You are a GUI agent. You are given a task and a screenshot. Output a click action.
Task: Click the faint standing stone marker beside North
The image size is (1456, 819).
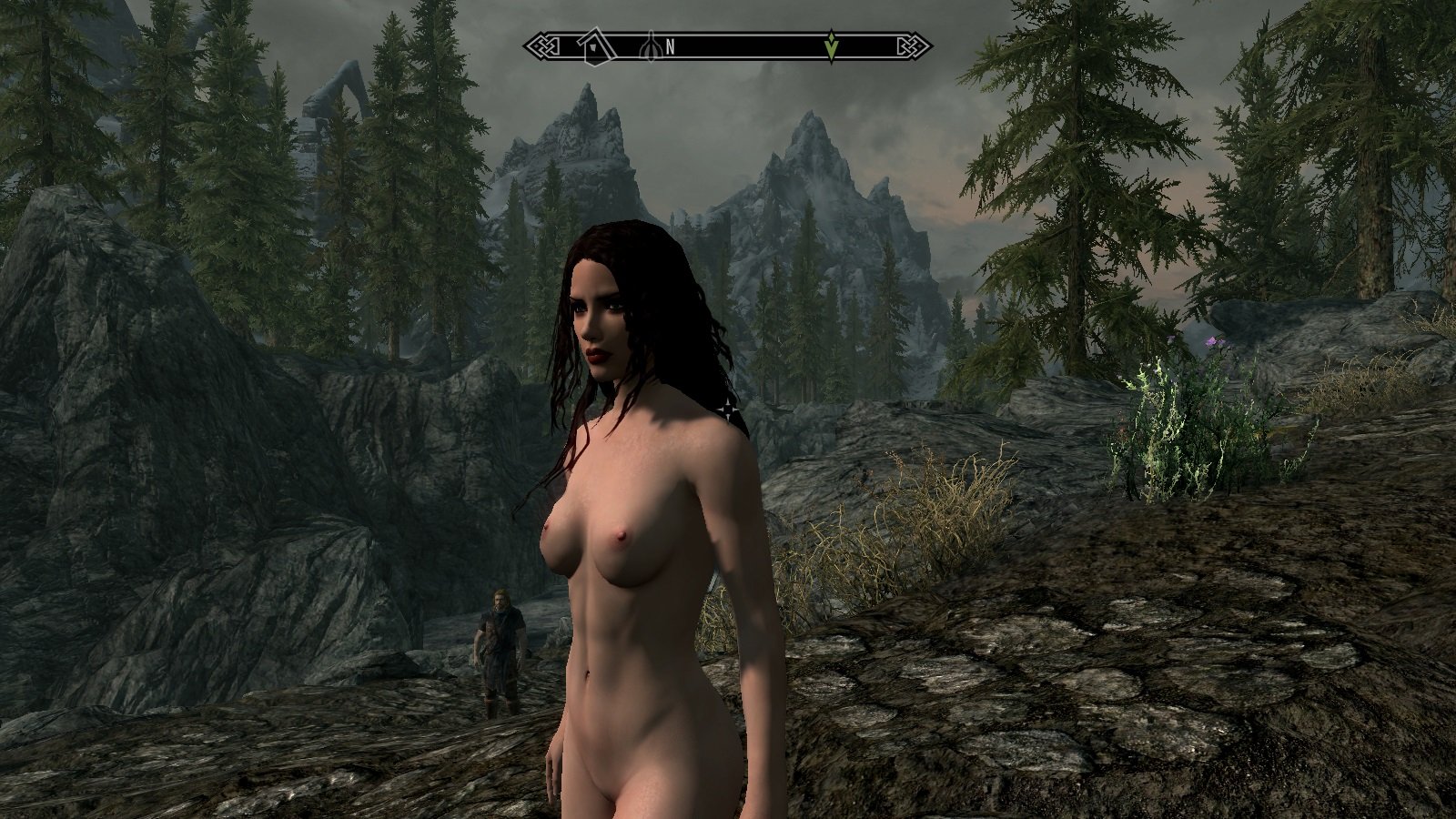[x=650, y=45]
